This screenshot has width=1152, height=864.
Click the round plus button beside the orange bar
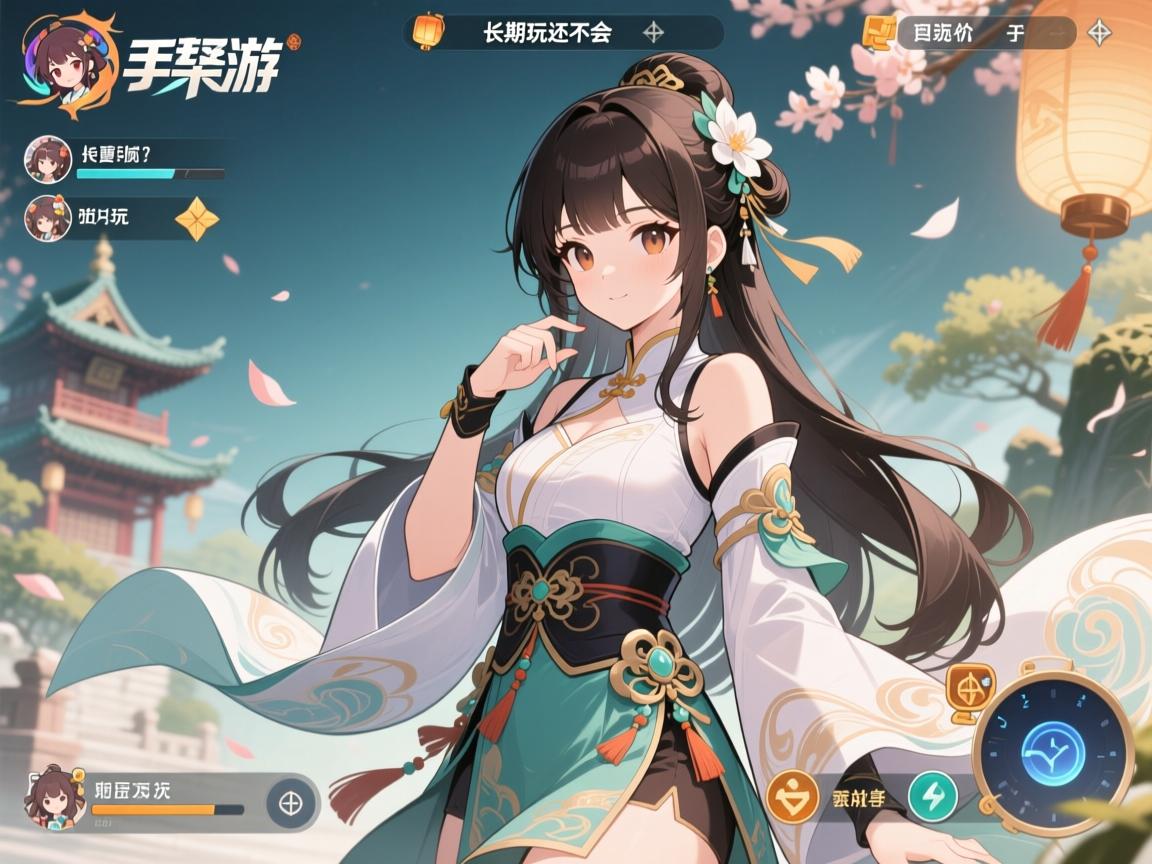coord(291,802)
